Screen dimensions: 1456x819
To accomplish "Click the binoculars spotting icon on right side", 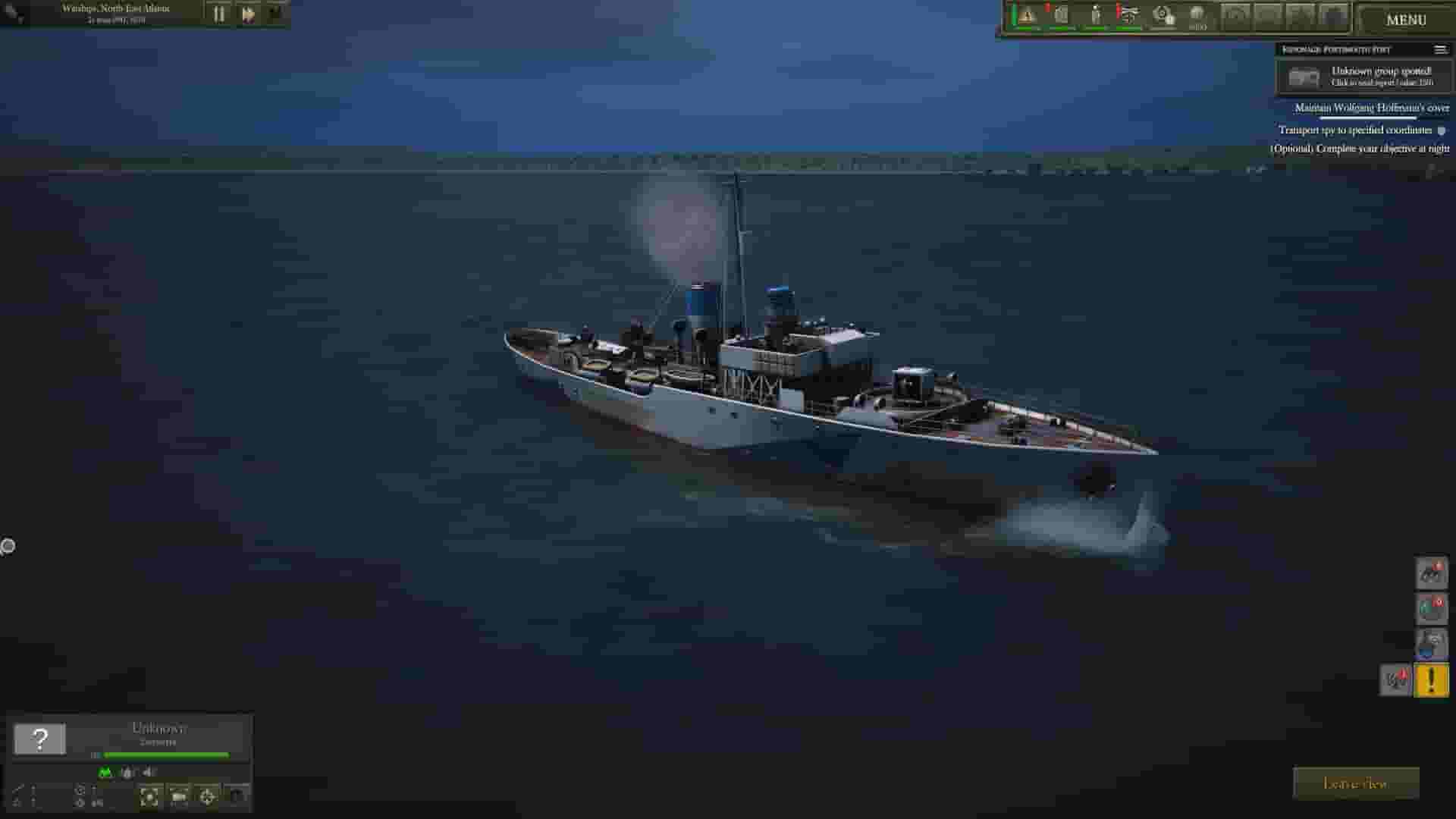I will click(x=1433, y=574).
